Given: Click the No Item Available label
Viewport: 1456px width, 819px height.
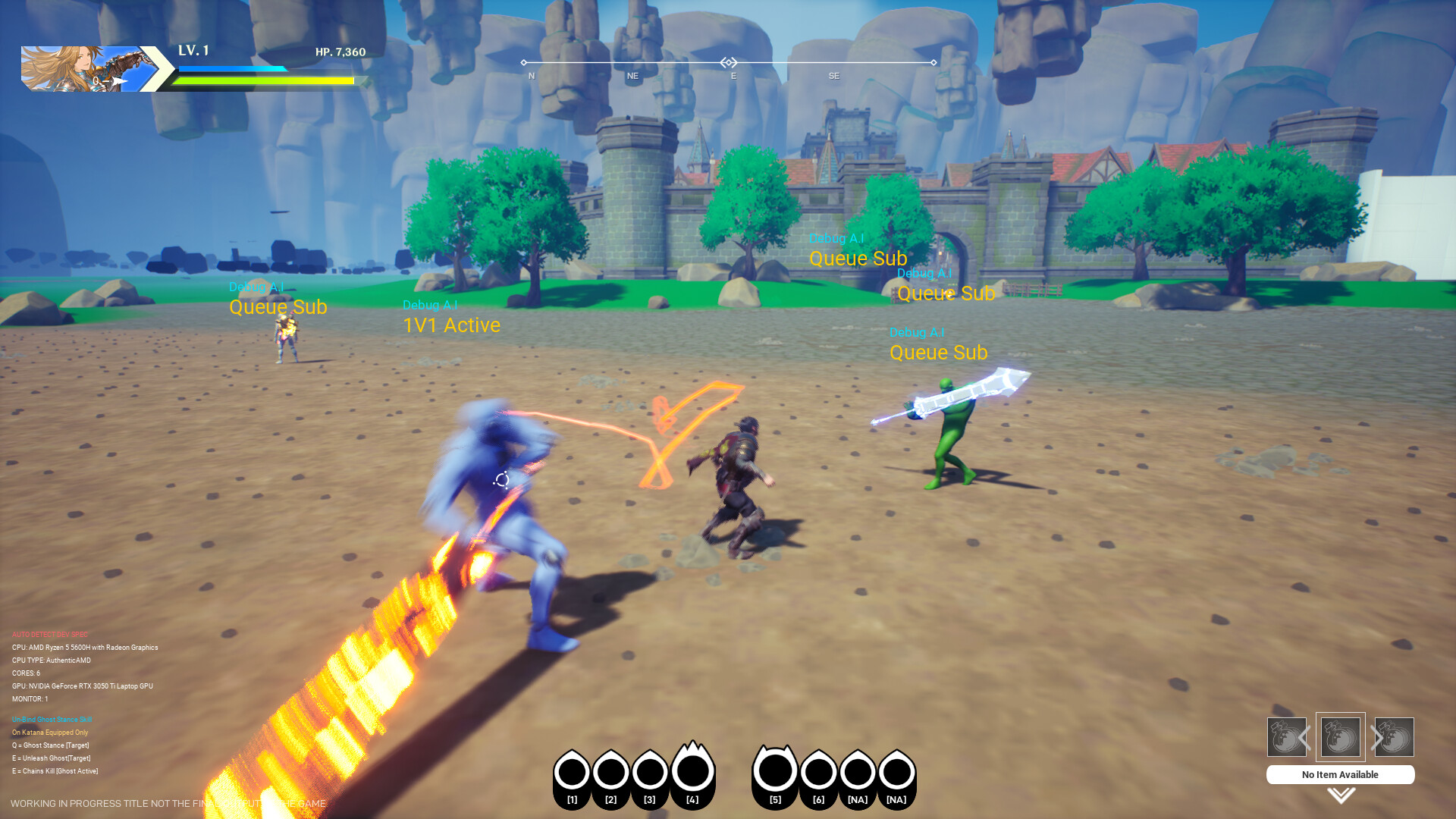Looking at the screenshot, I should pyautogui.click(x=1339, y=774).
